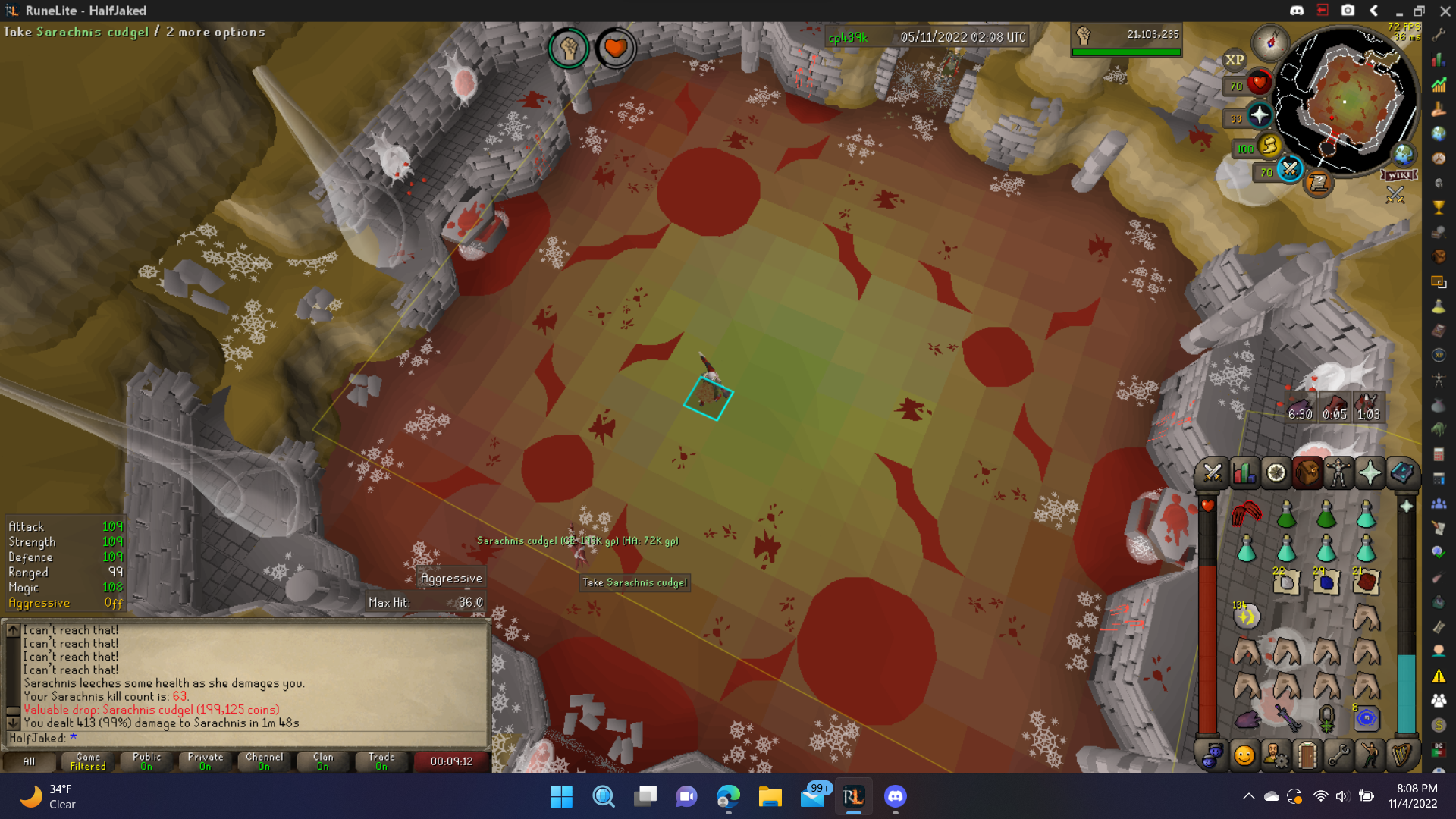Open the world map globe
This screenshot has width=1456, height=819.
coord(1403,155)
